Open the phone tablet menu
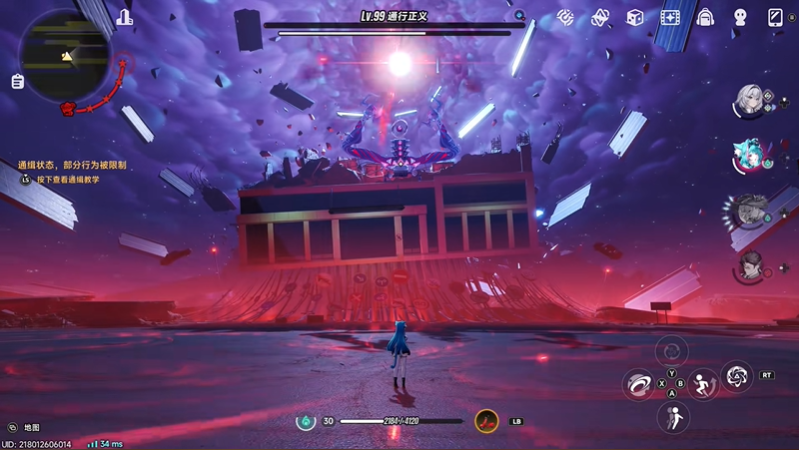The image size is (799, 450). coord(775,18)
